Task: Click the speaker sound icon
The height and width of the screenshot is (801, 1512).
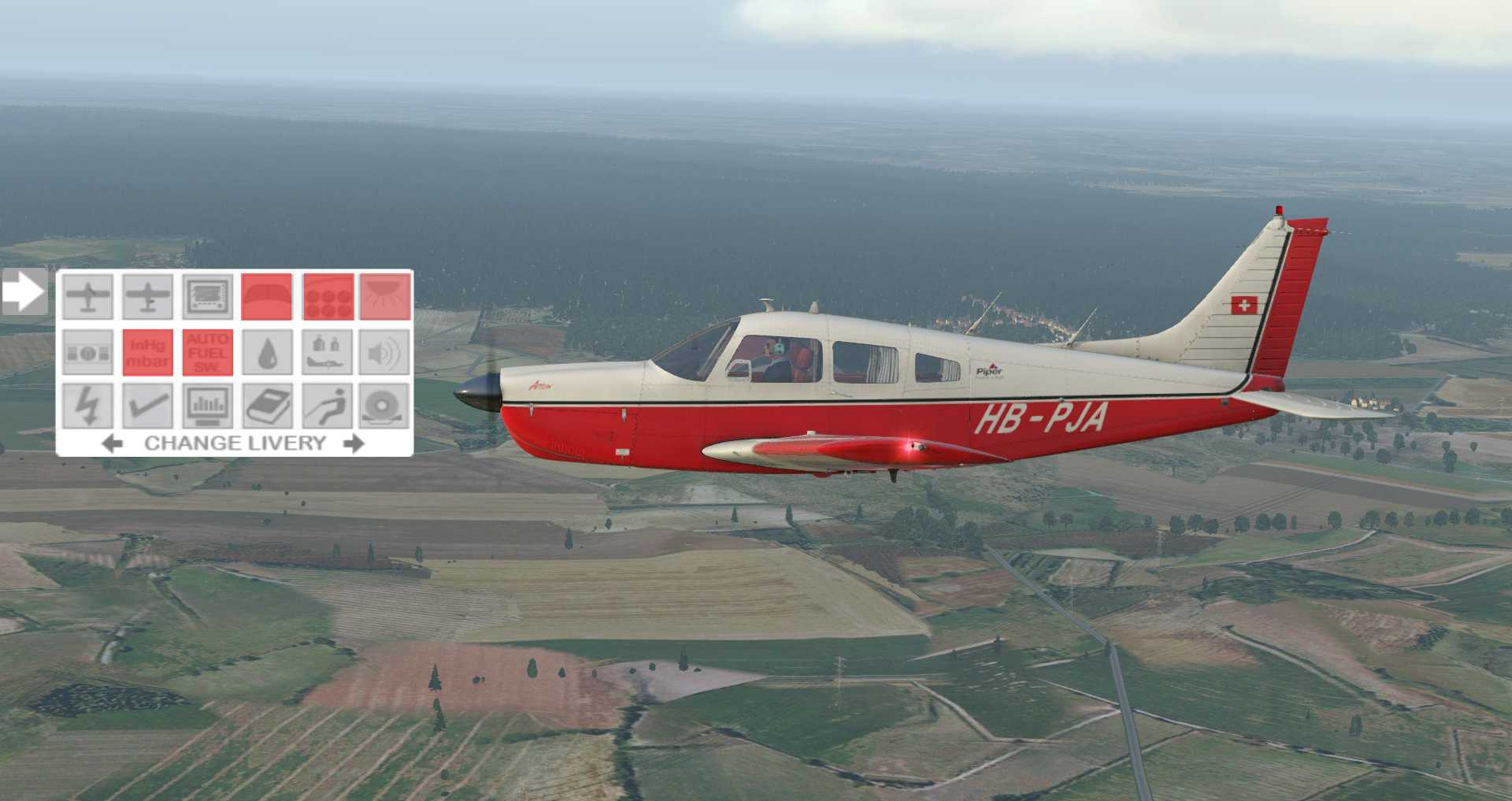Action: point(386,352)
